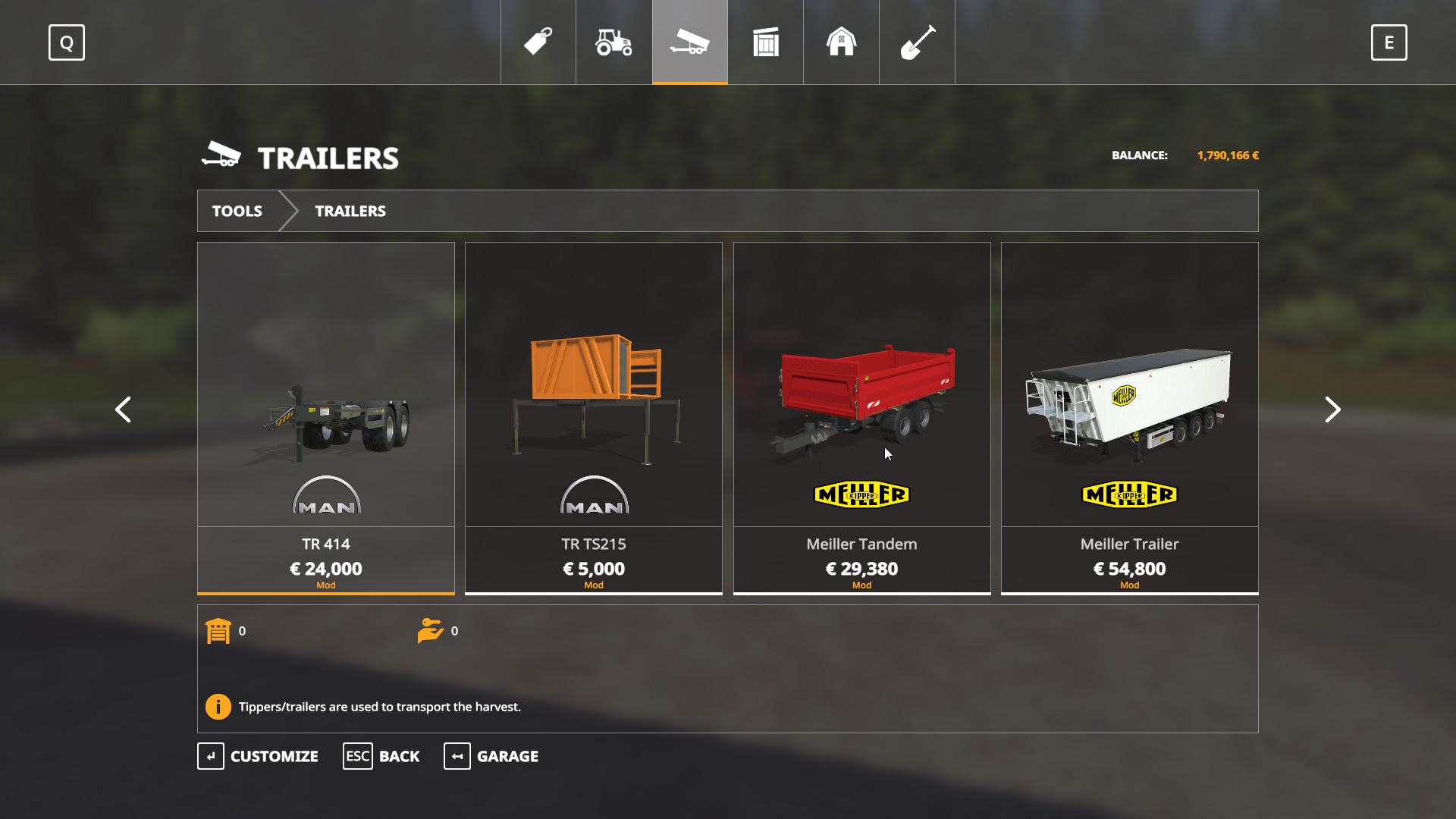Go back using the Back button
This screenshot has width=1456, height=819.
click(381, 756)
